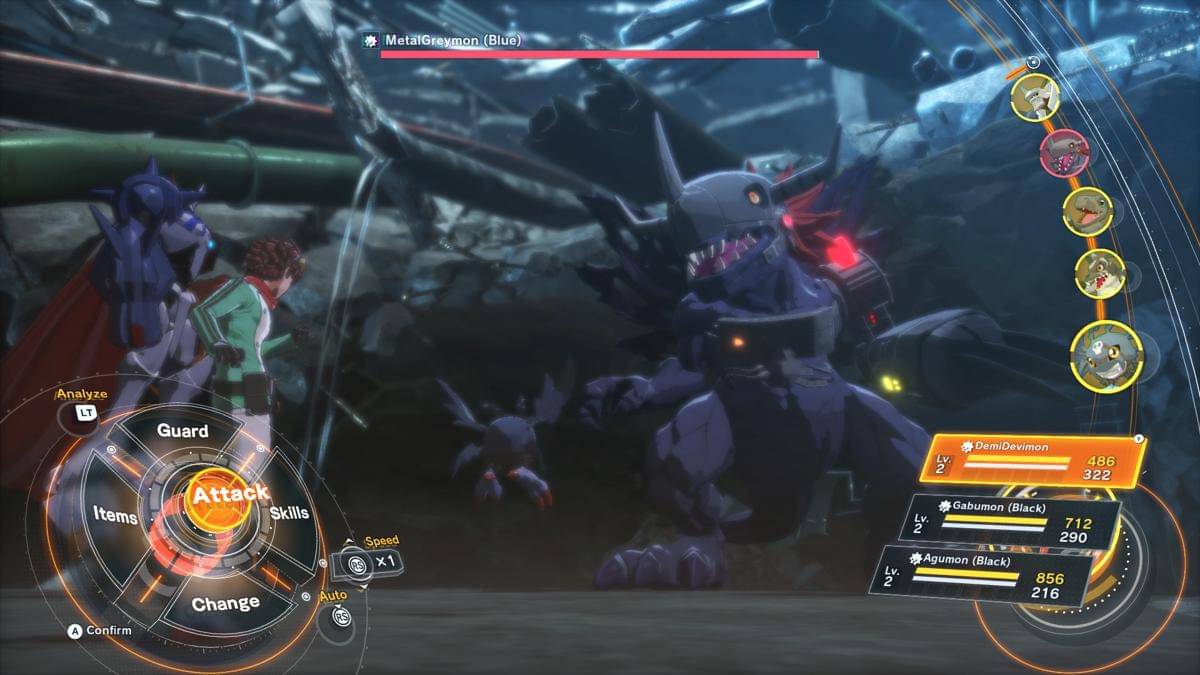Click the large DemiDevimon turn portrait

(1106, 356)
